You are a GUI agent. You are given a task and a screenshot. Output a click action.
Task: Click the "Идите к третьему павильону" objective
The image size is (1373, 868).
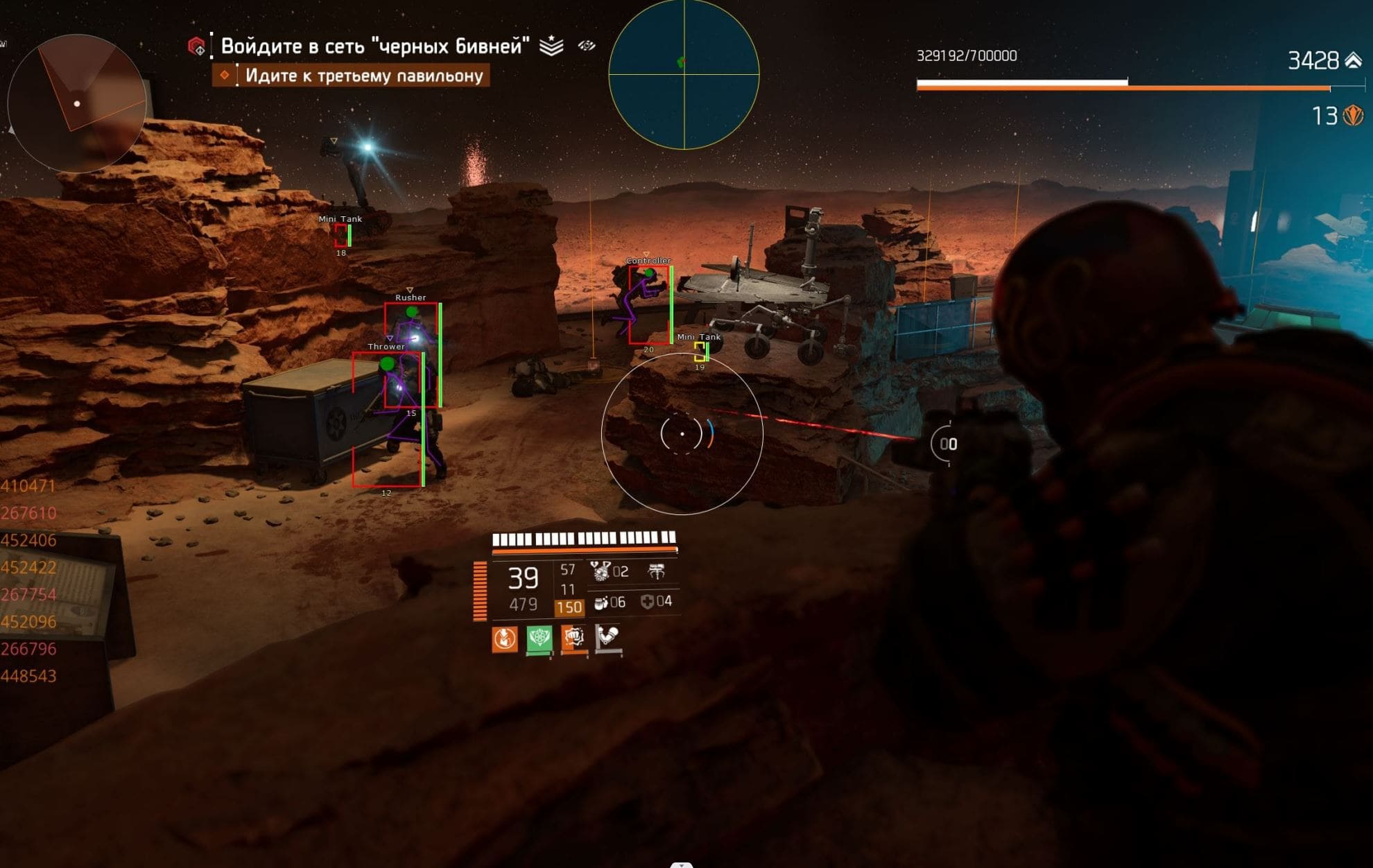pos(363,76)
